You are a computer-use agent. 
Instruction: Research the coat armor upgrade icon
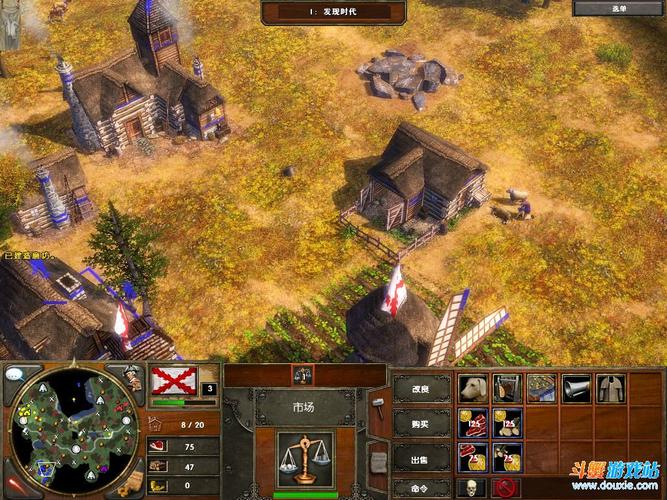coord(610,388)
